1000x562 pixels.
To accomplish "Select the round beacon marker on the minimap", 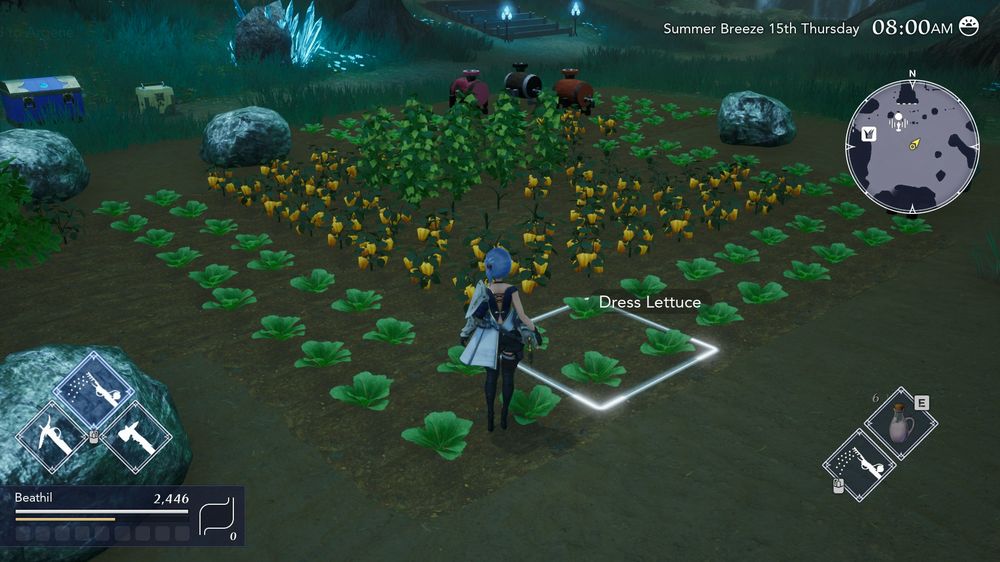I will (x=897, y=120).
